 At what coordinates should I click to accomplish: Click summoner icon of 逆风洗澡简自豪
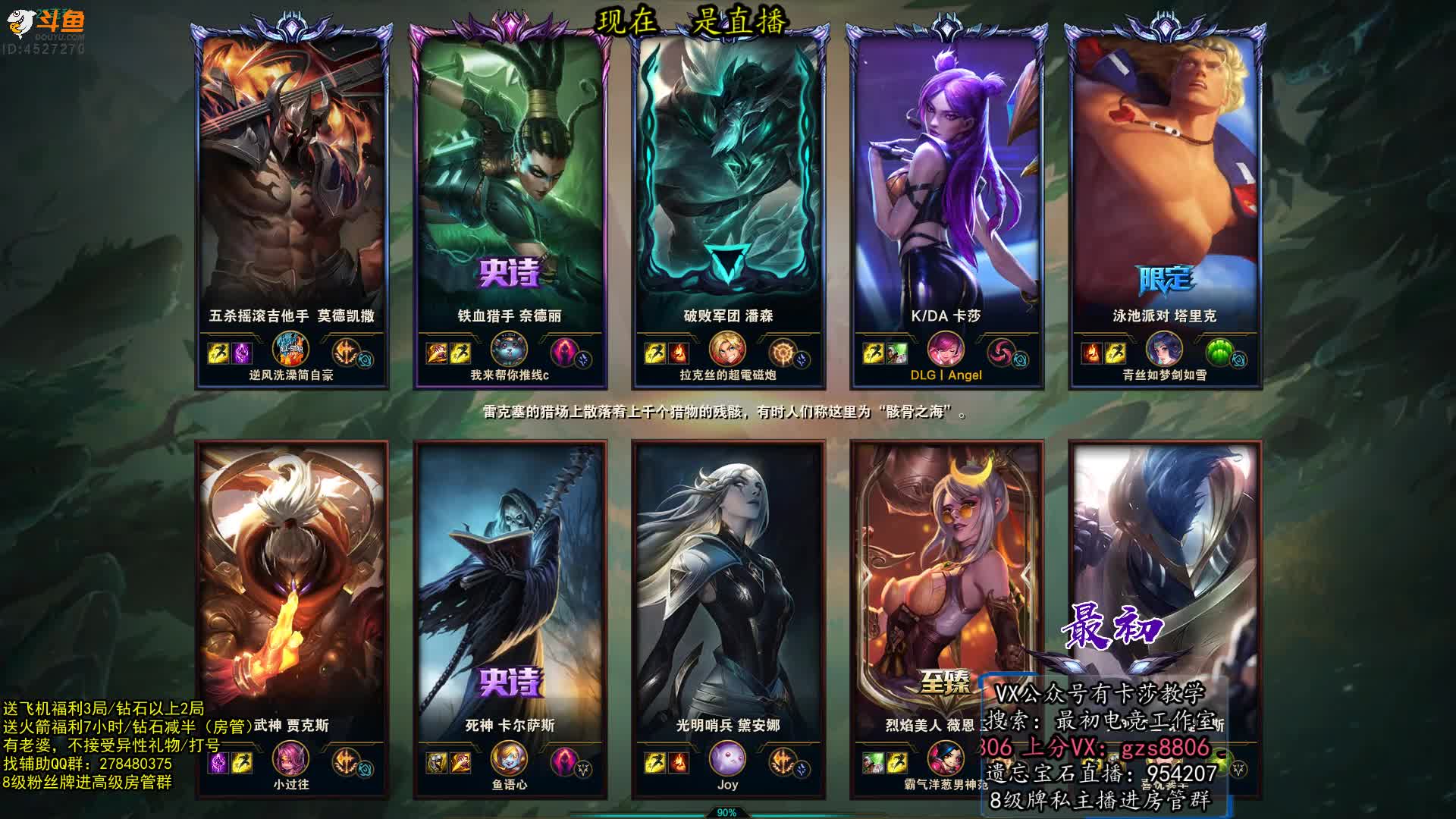[x=291, y=351]
